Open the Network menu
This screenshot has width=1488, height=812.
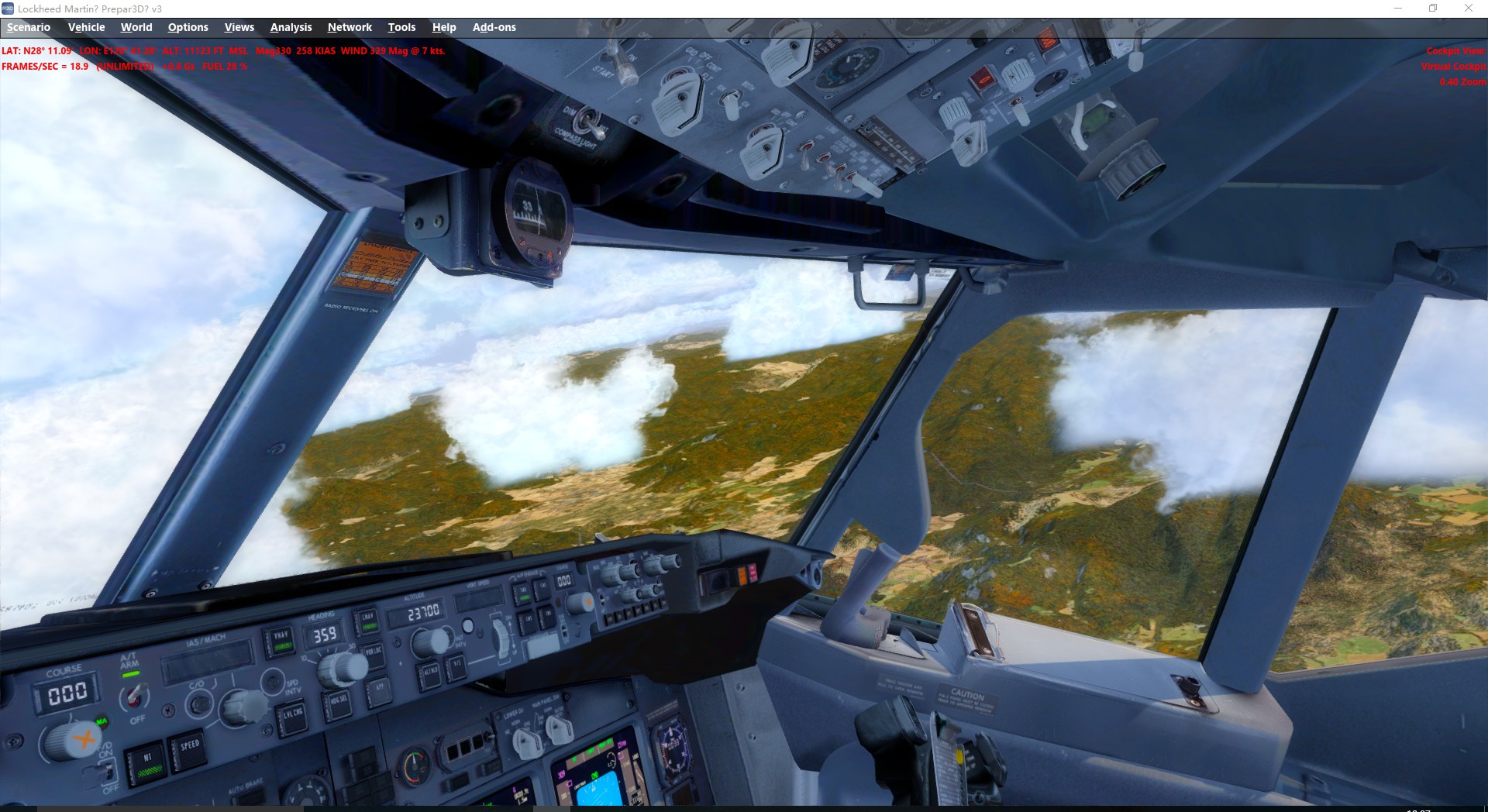pyautogui.click(x=350, y=27)
